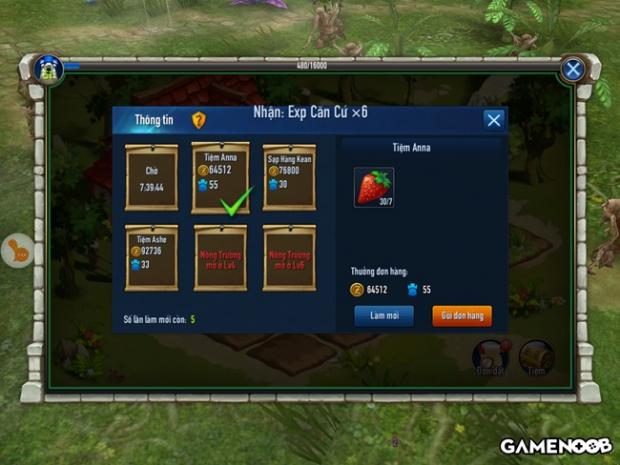620x465 pixels.
Task: Click the orange side arrow tab
Action: tap(18, 250)
